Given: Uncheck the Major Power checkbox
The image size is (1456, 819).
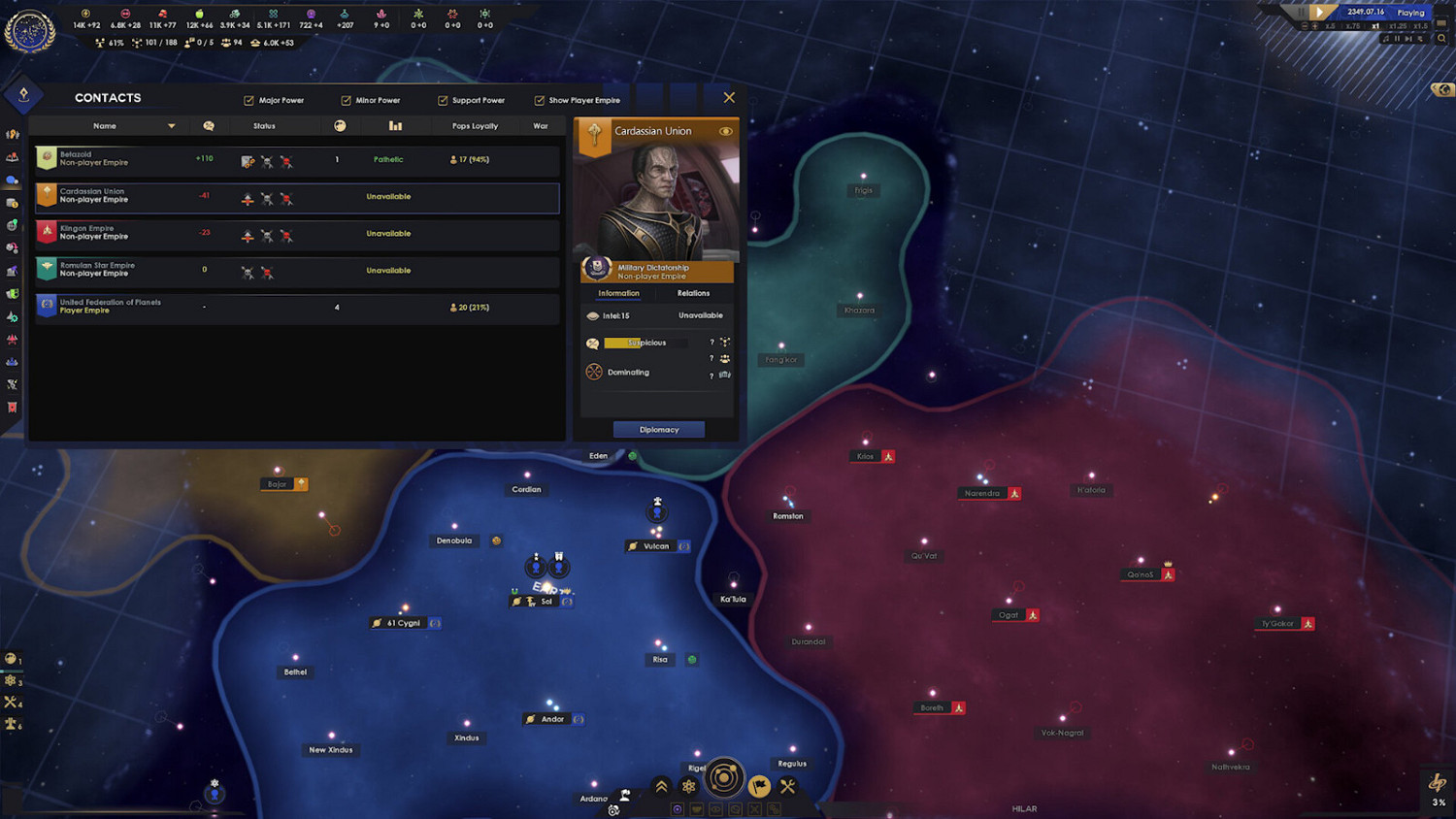Looking at the screenshot, I should coord(249,100).
